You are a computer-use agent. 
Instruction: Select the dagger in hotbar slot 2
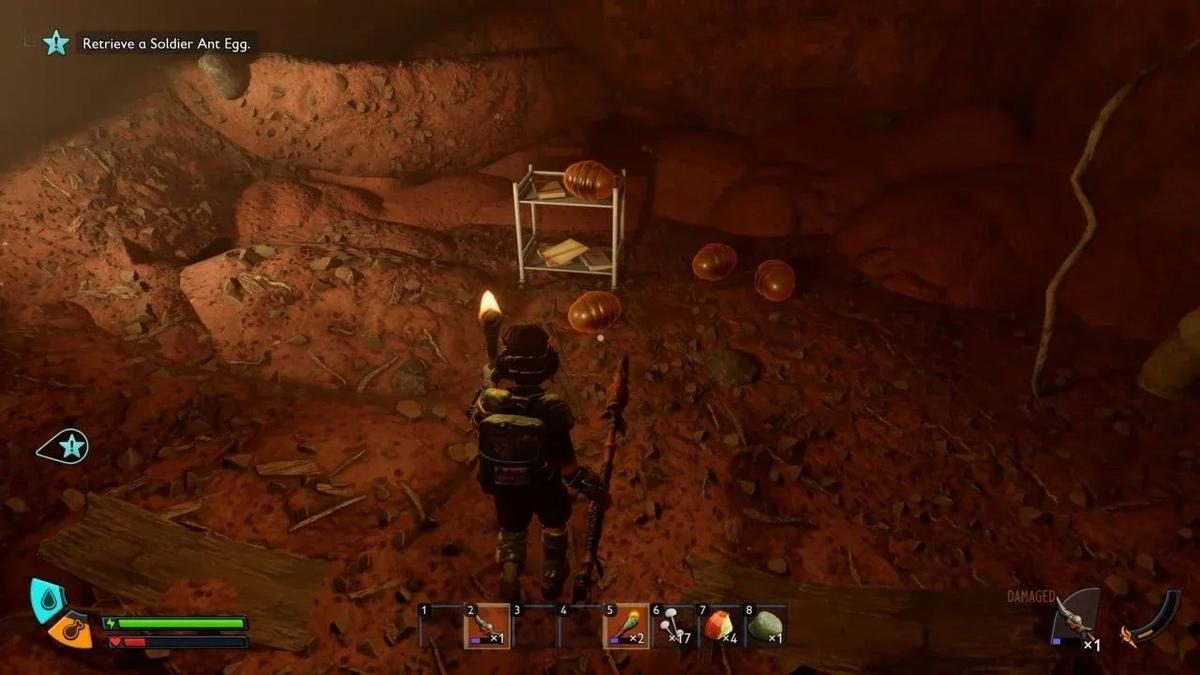click(486, 626)
